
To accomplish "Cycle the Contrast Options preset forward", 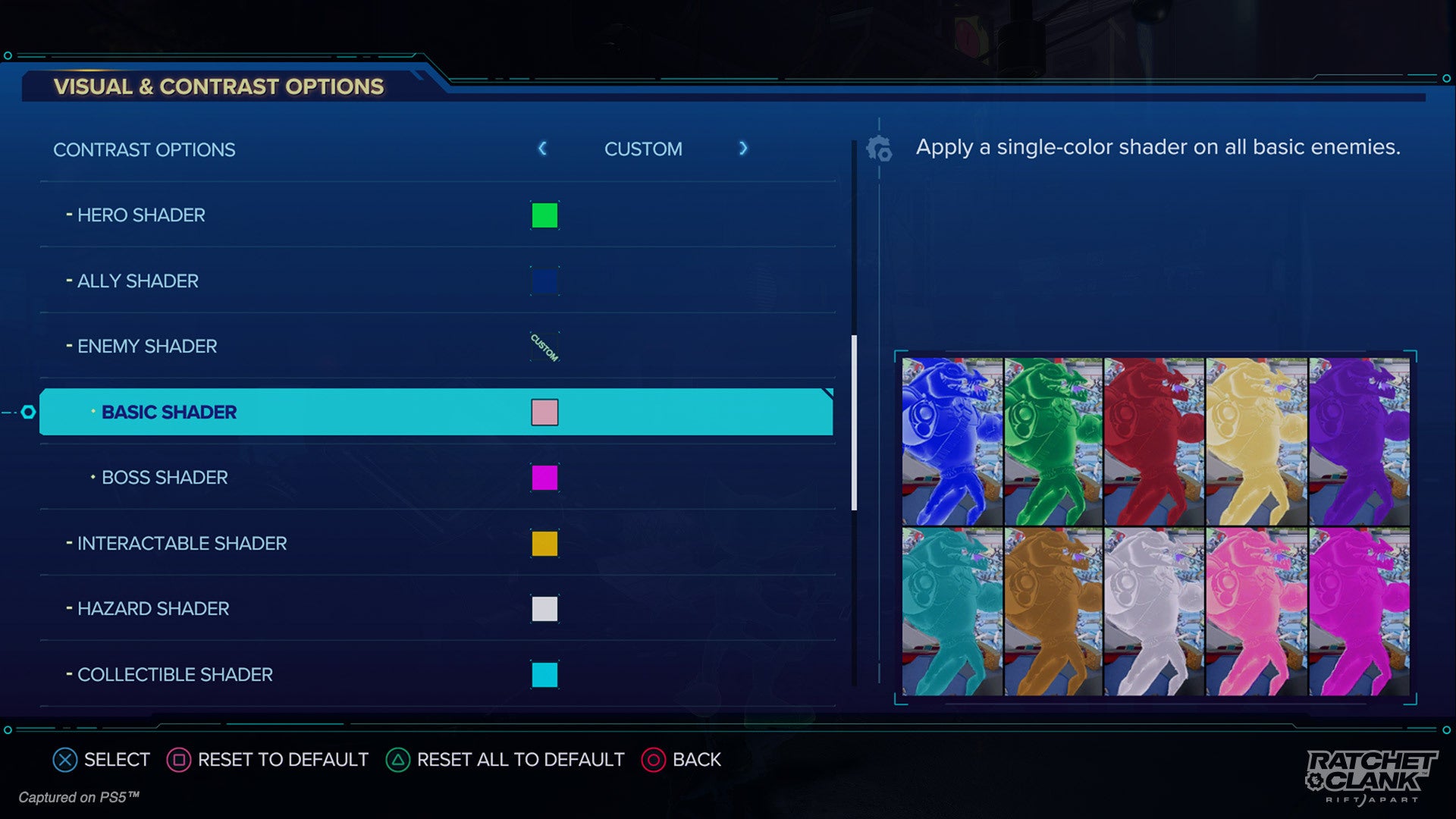I will 743,149.
